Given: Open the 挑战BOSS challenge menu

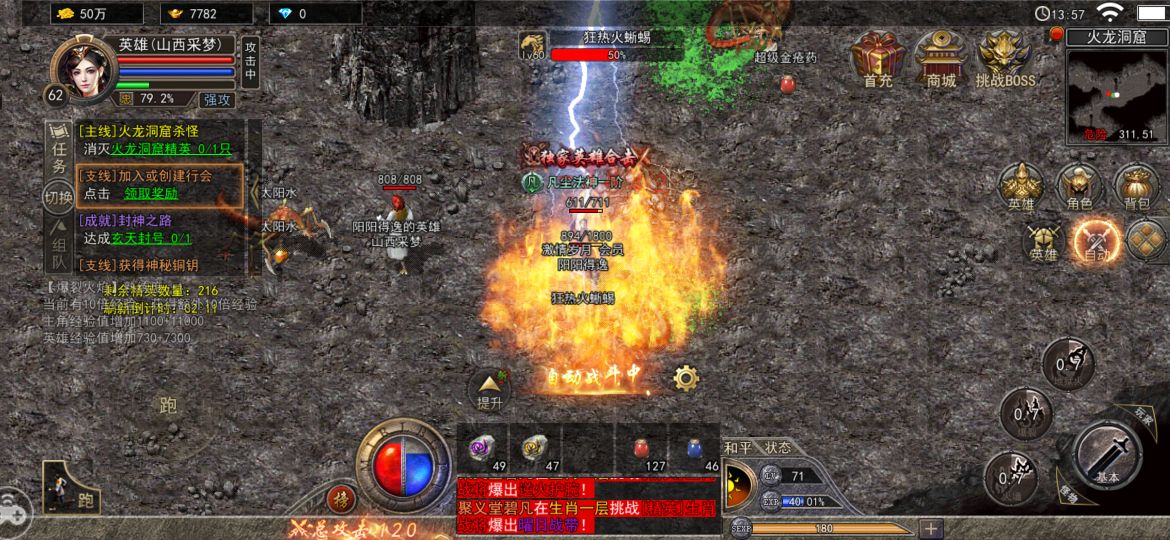Looking at the screenshot, I should [1004, 56].
